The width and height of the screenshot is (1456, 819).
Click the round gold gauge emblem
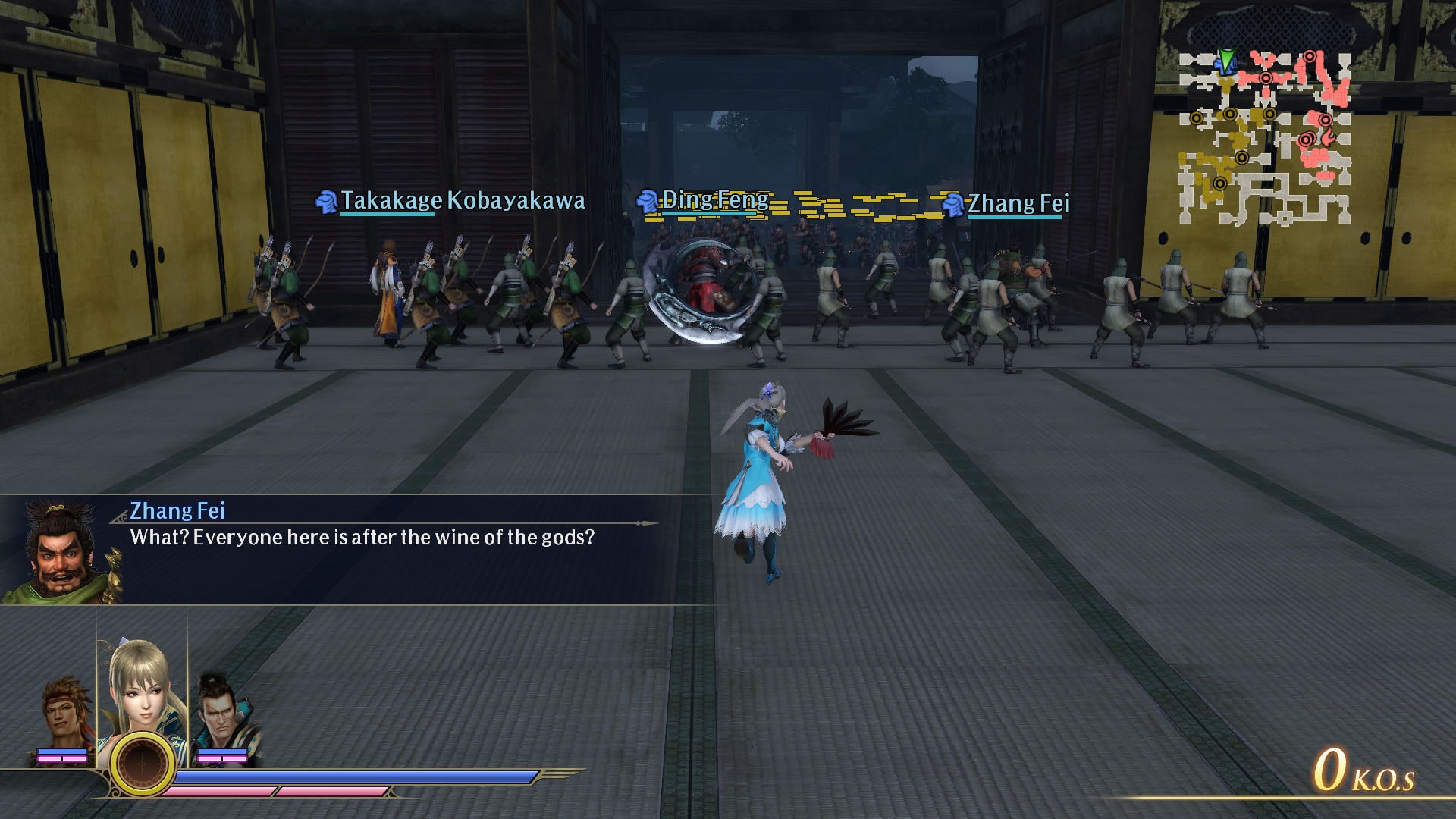point(142,763)
